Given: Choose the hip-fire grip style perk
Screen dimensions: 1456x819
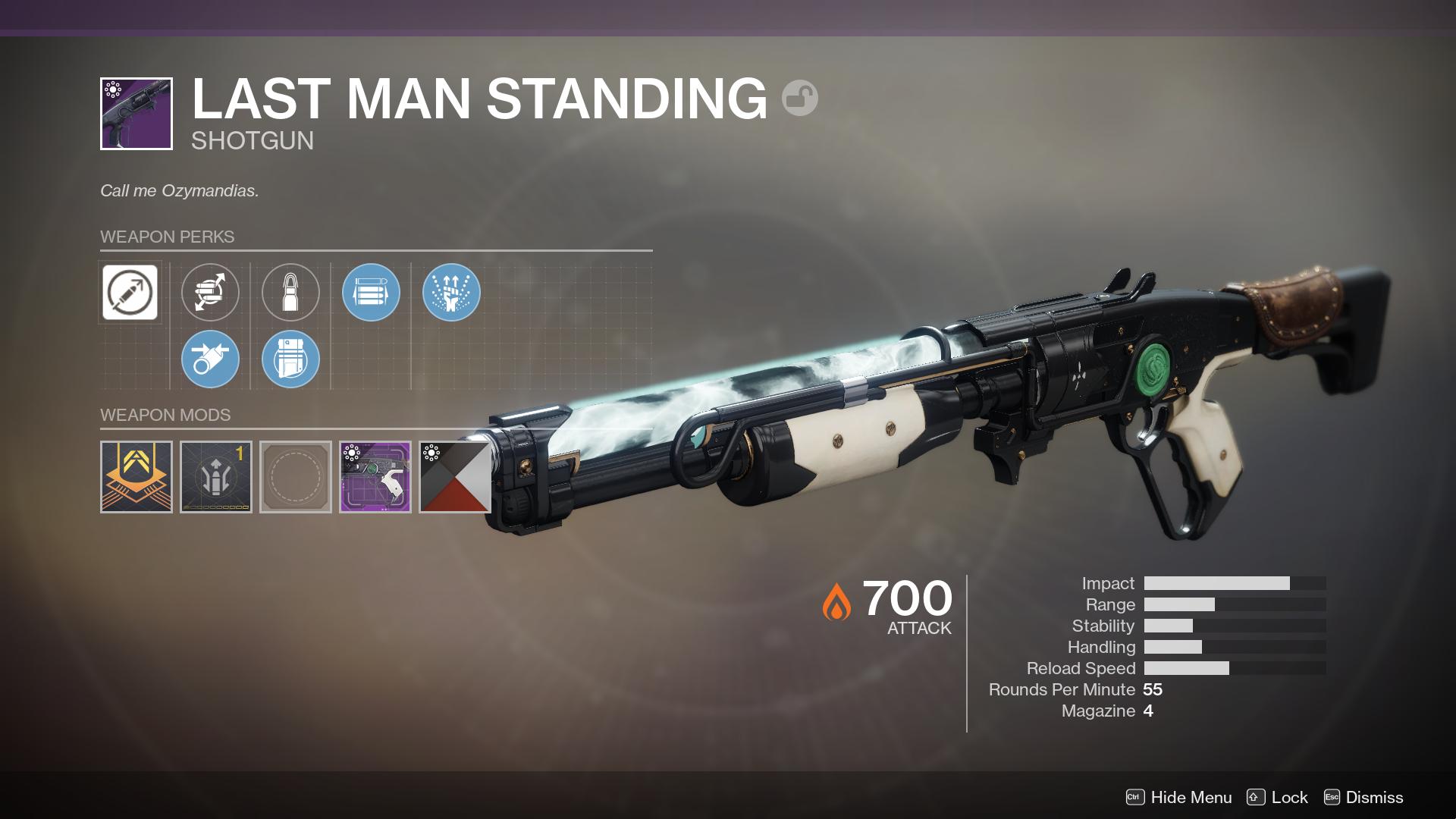Looking at the screenshot, I should pyautogui.click(x=210, y=358).
